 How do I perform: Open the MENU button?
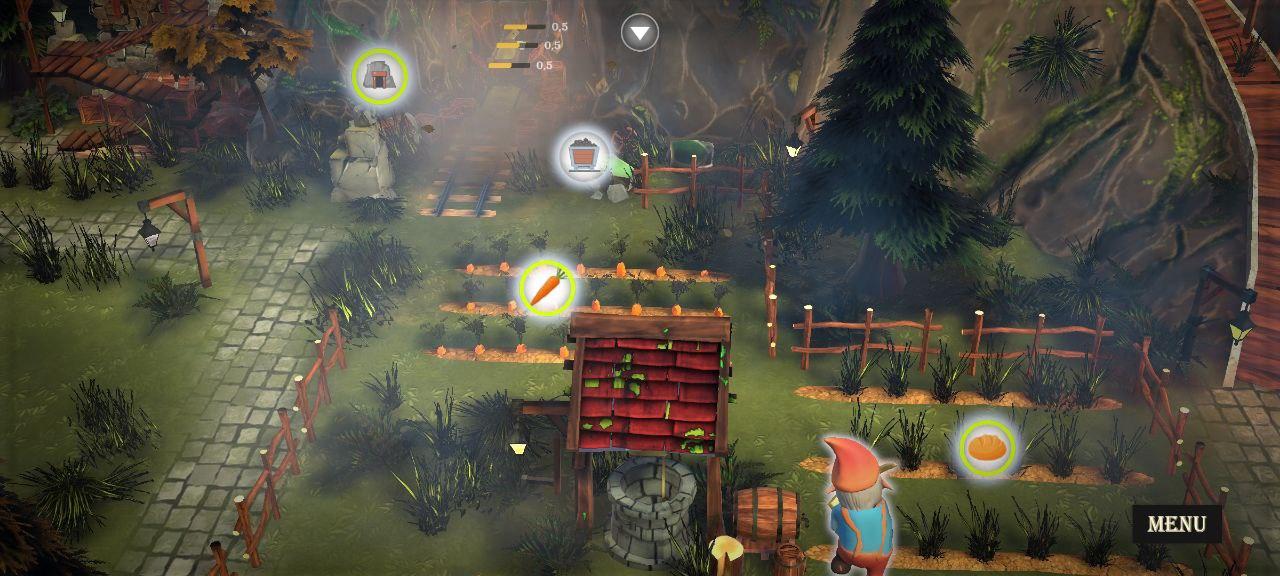pos(1176,523)
